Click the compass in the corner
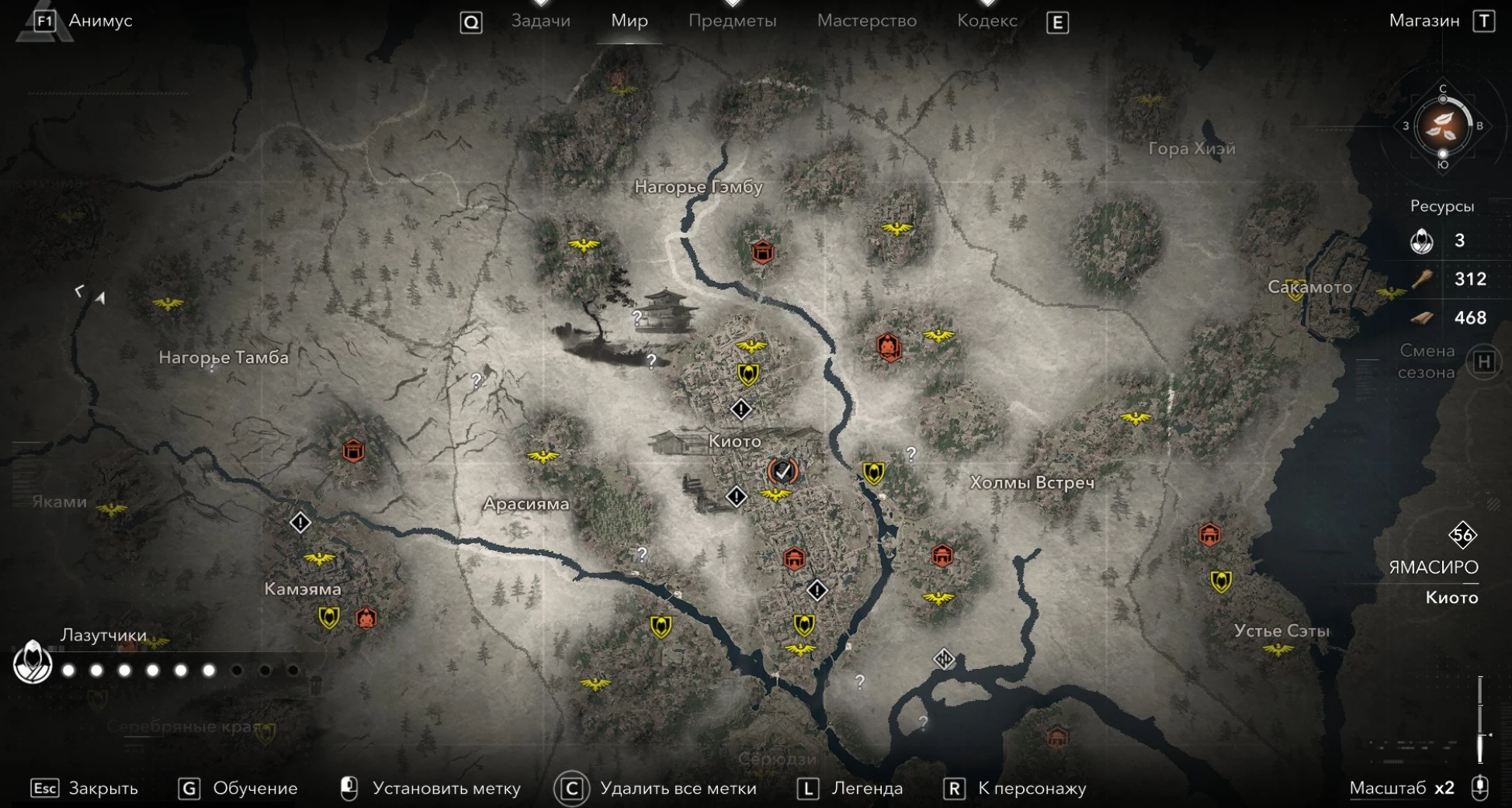Screen dimensions: 1512x808 point(1442,127)
